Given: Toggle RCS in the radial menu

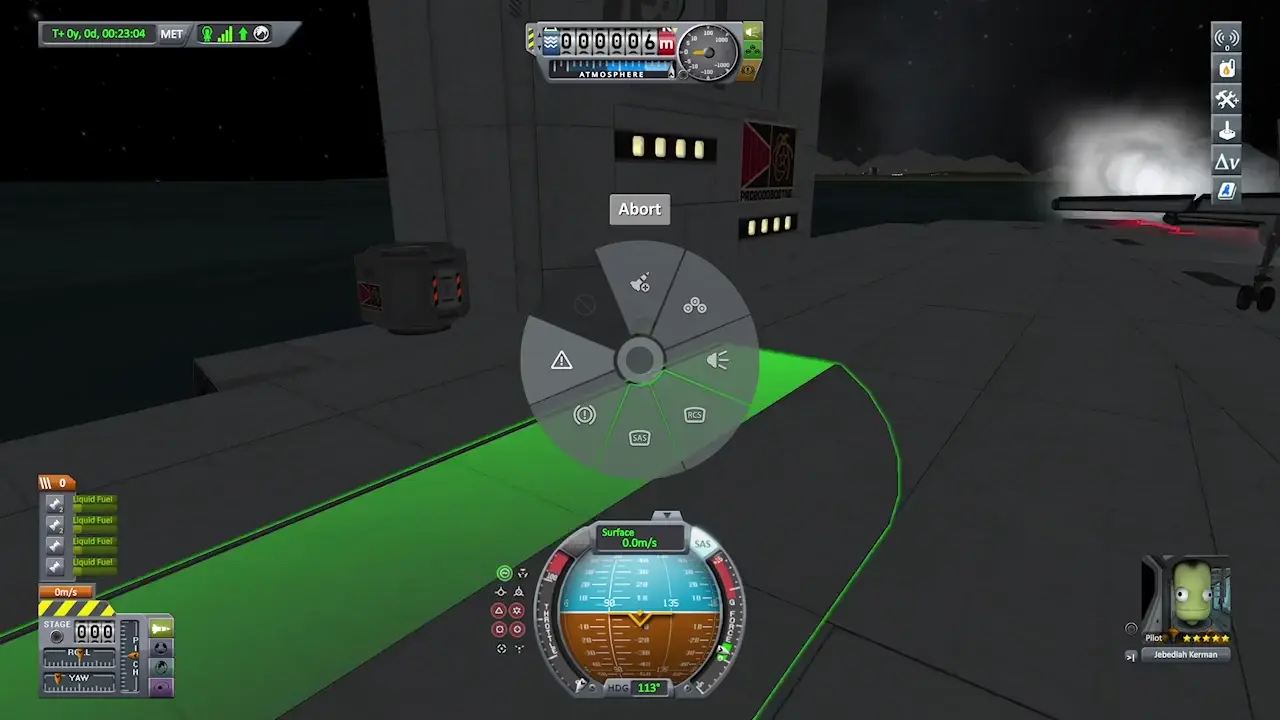Looking at the screenshot, I should click(694, 415).
